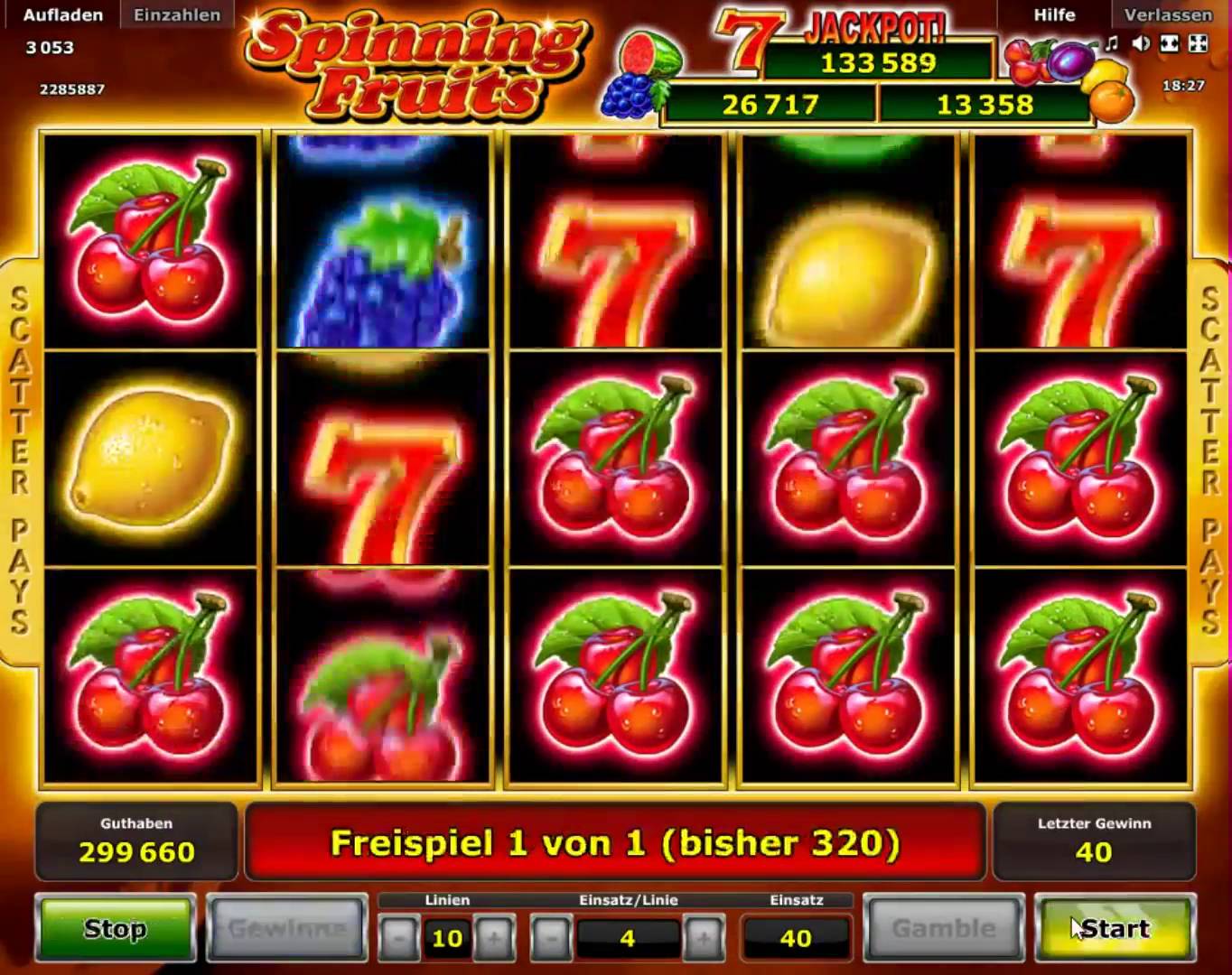
Task: Leave the game via Verlassen
Action: 1168,14
